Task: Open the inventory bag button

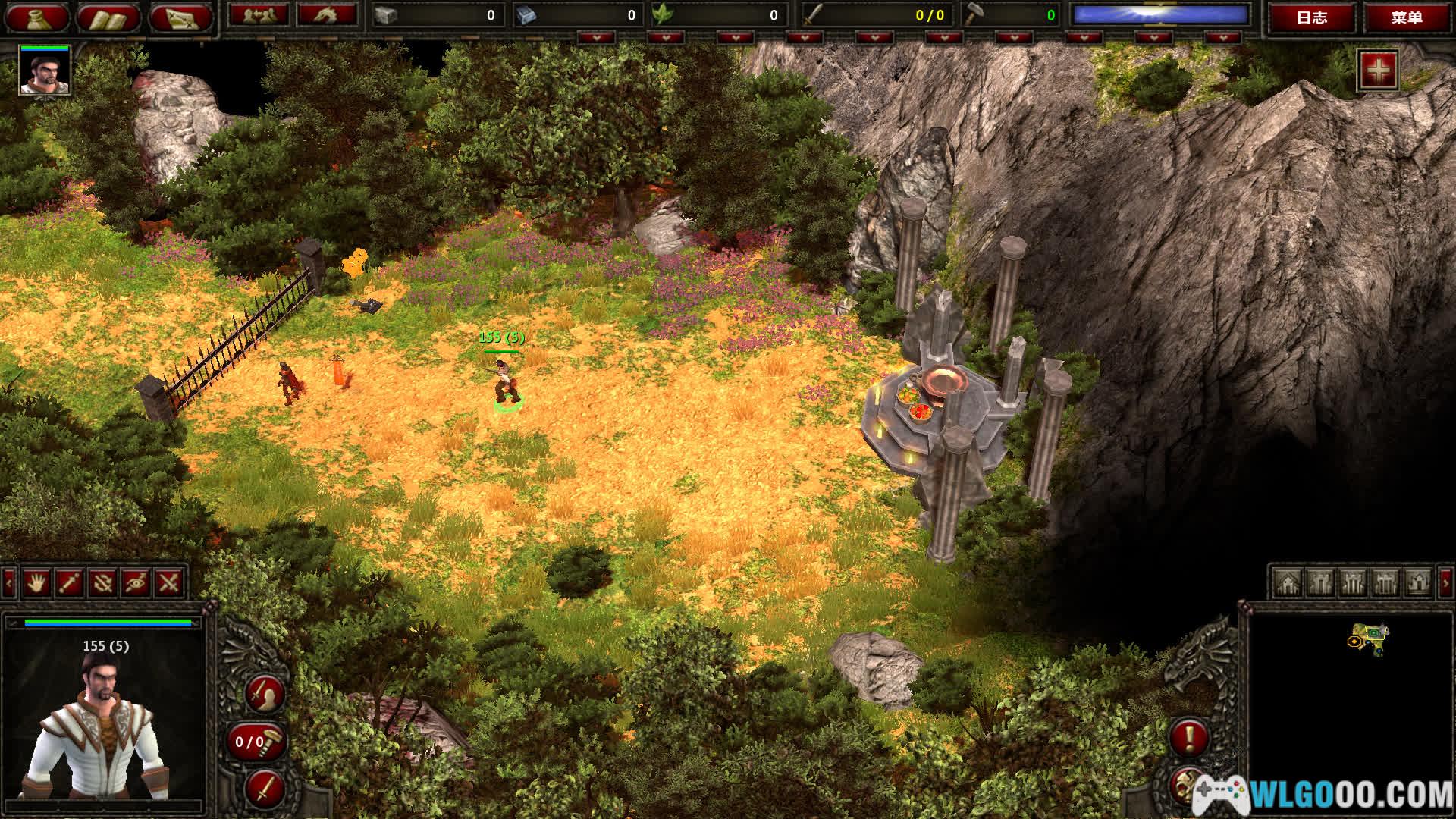Action: point(36,17)
